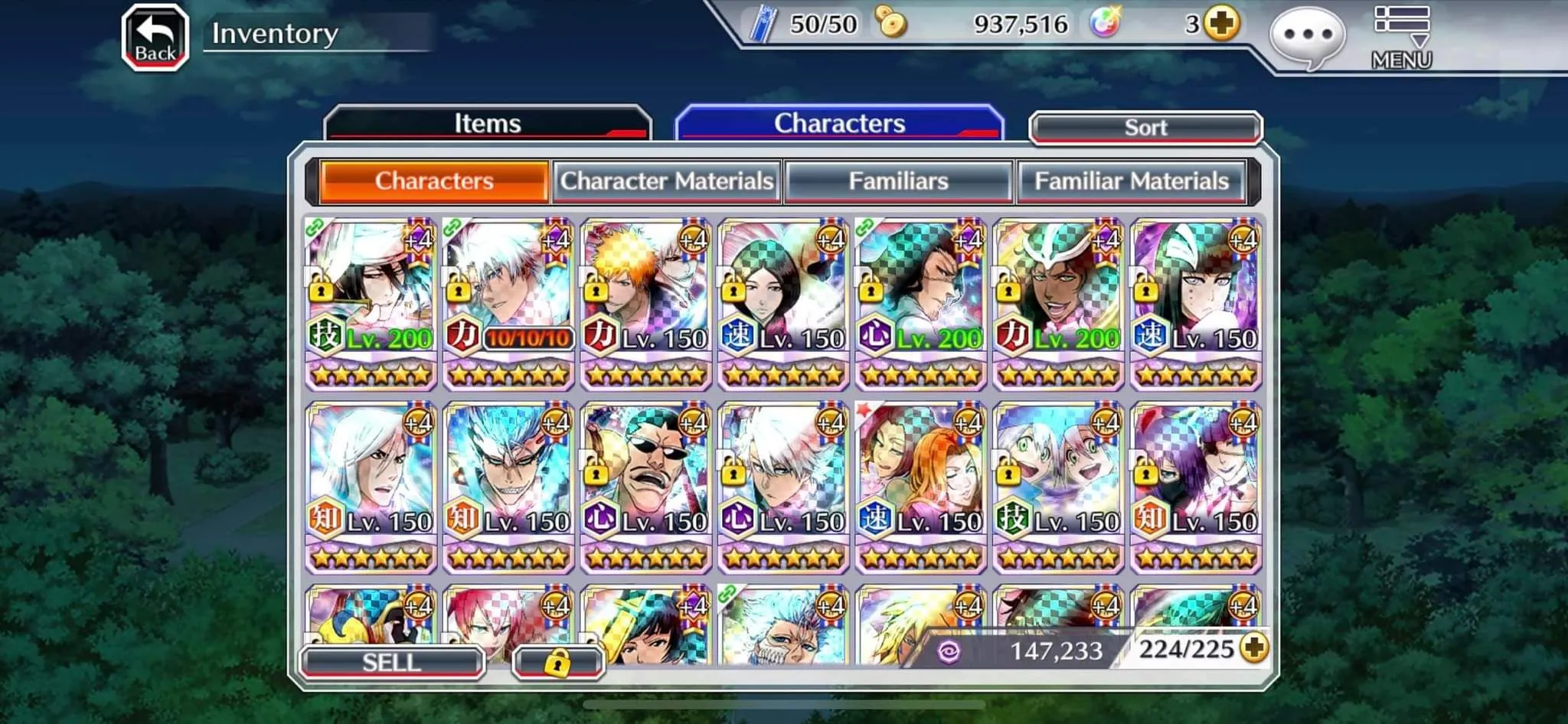This screenshot has height=724, width=1568.
Task: Open the MENU dropdown
Action: [x=1401, y=38]
